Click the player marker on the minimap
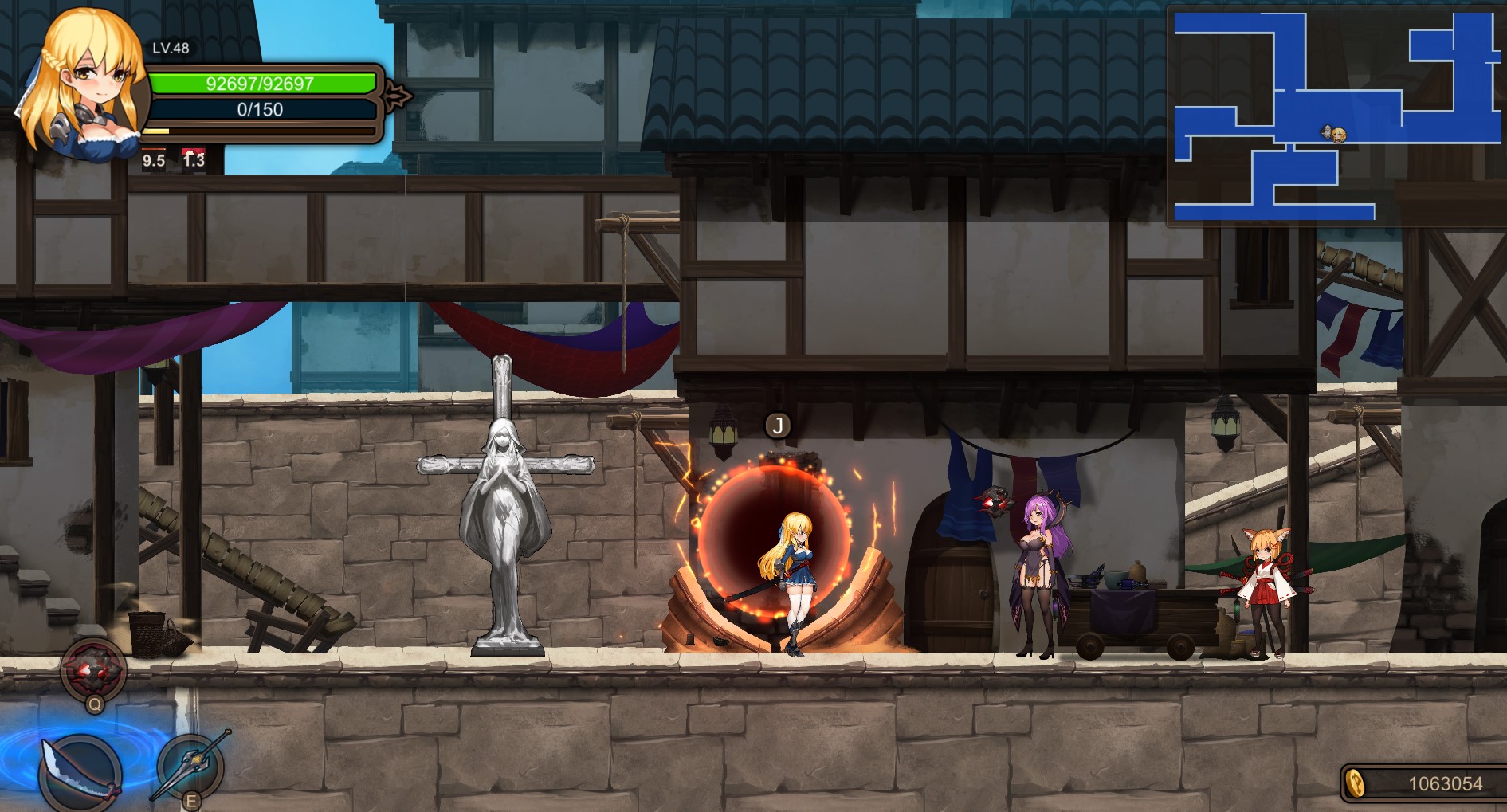The image size is (1507, 812). pyautogui.click(x=1336, y=134)
